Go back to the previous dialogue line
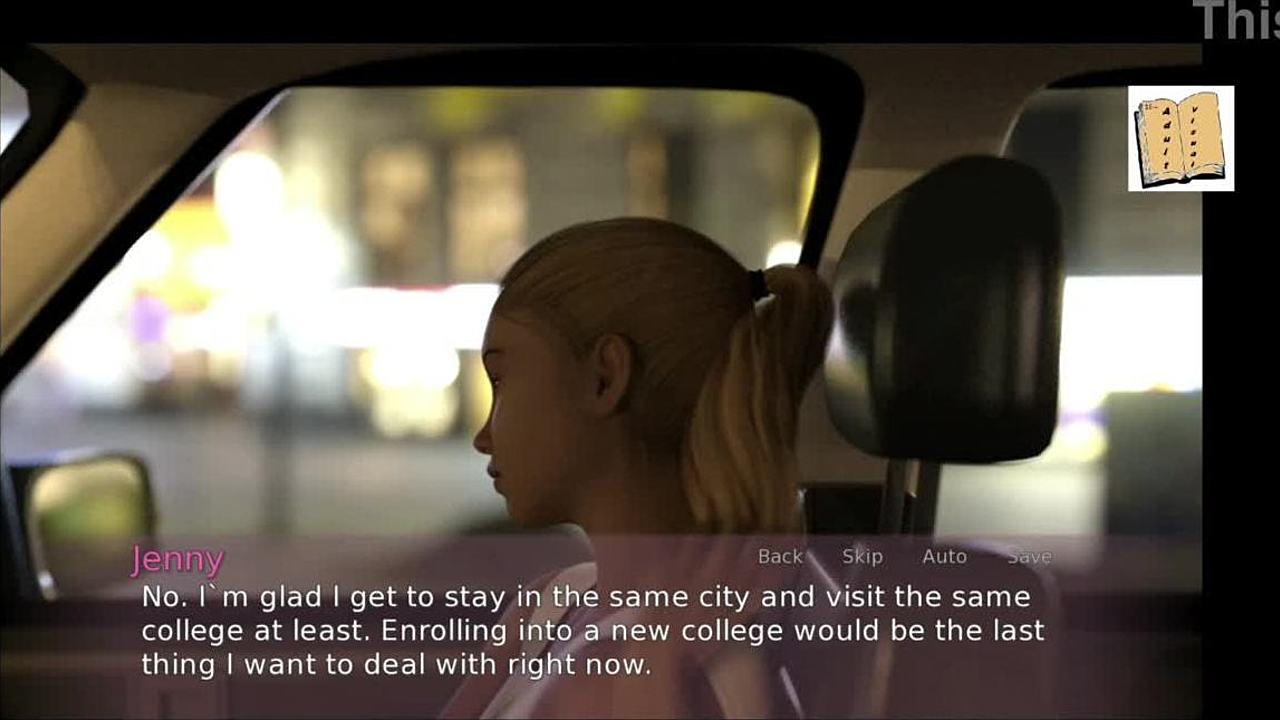1280x720 pixels. [780, 557]
